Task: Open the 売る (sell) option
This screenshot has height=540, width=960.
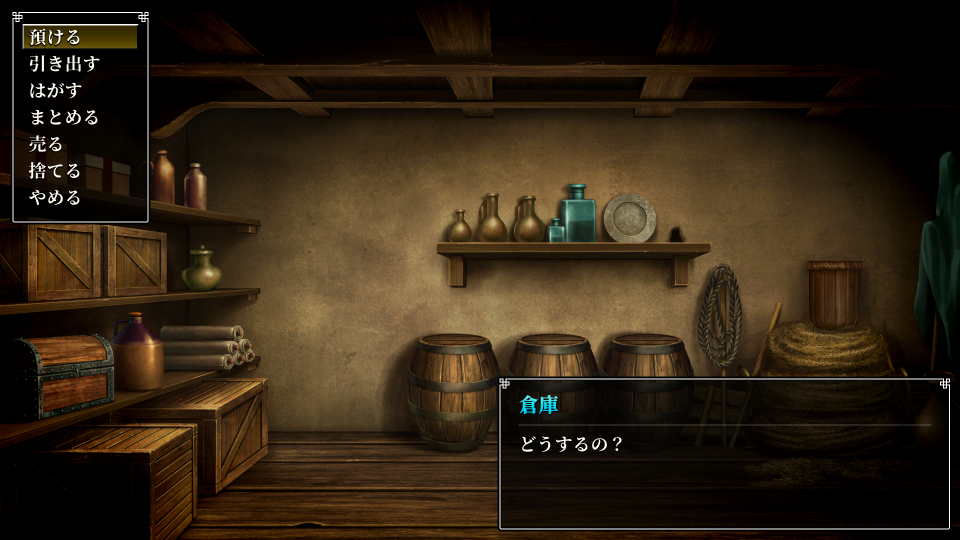Action: [46, 144]
